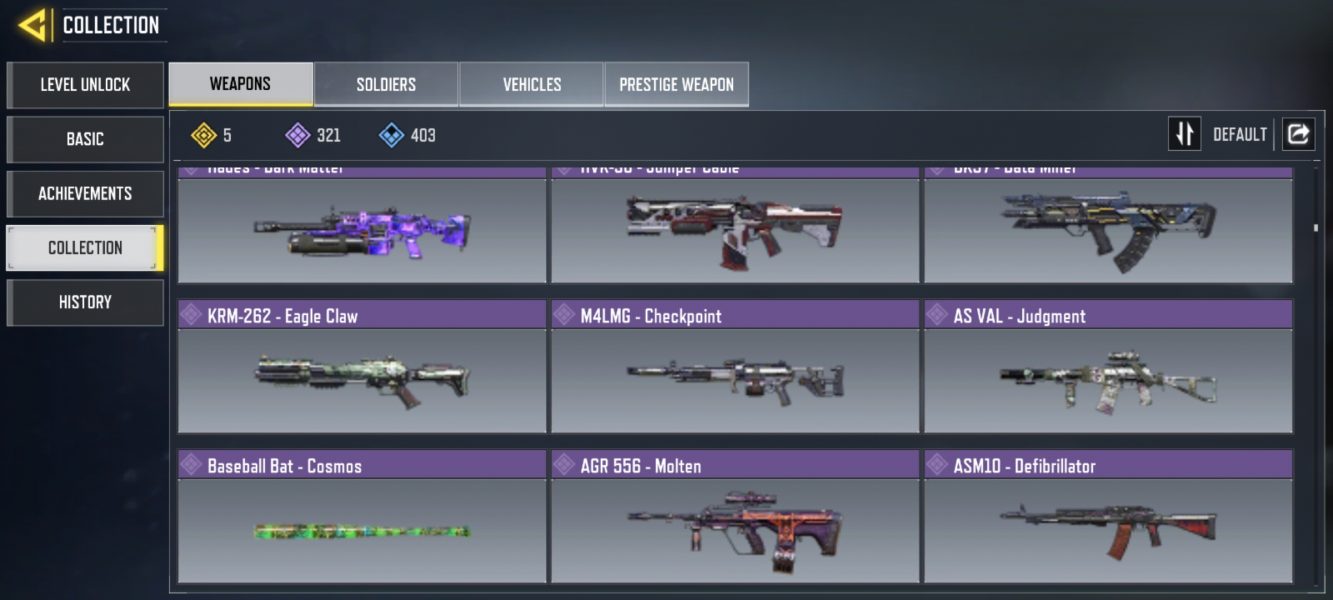This screenshot has width=1333, height=600.
Task: Toggle the Default sort order button
Action: 1185,134
